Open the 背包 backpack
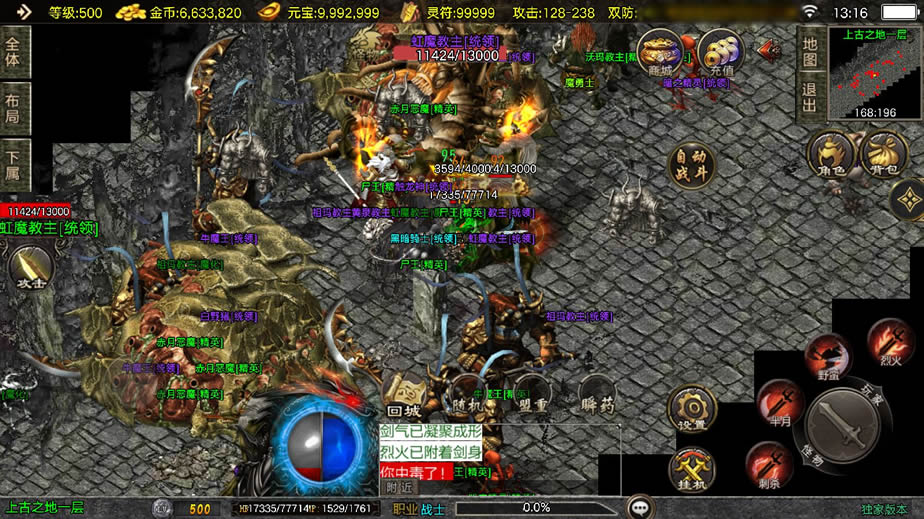 click(883, 155)
